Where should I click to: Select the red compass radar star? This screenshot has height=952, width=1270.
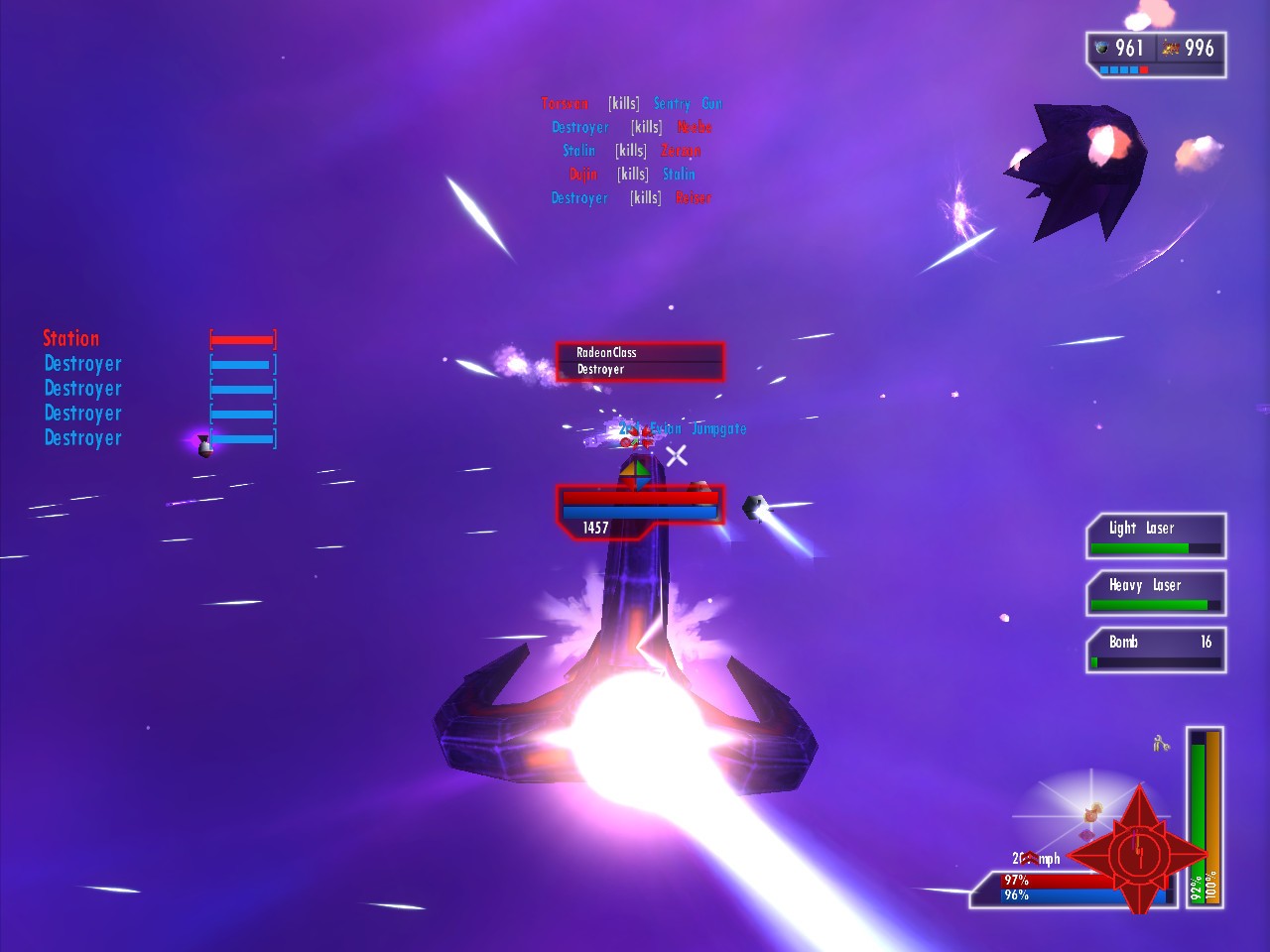[x=1137, y=855]
